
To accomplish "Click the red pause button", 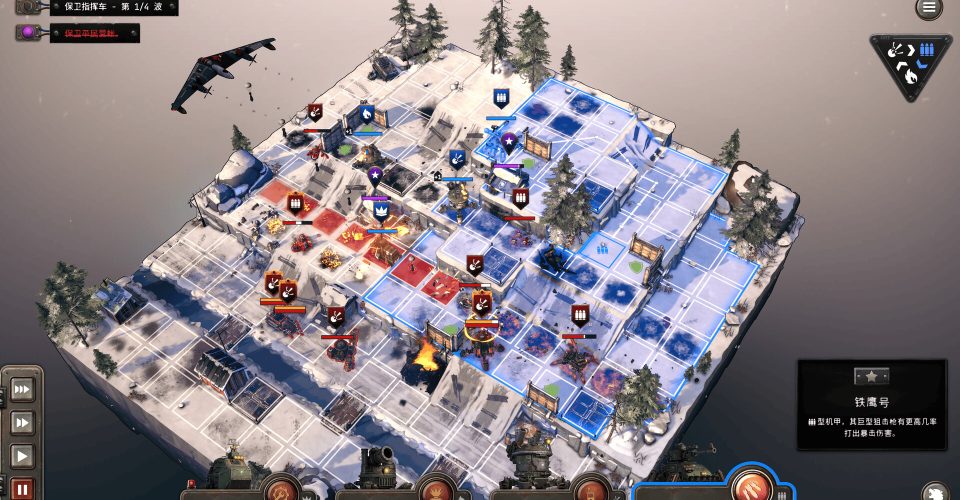I will click(x=22, y=489).
